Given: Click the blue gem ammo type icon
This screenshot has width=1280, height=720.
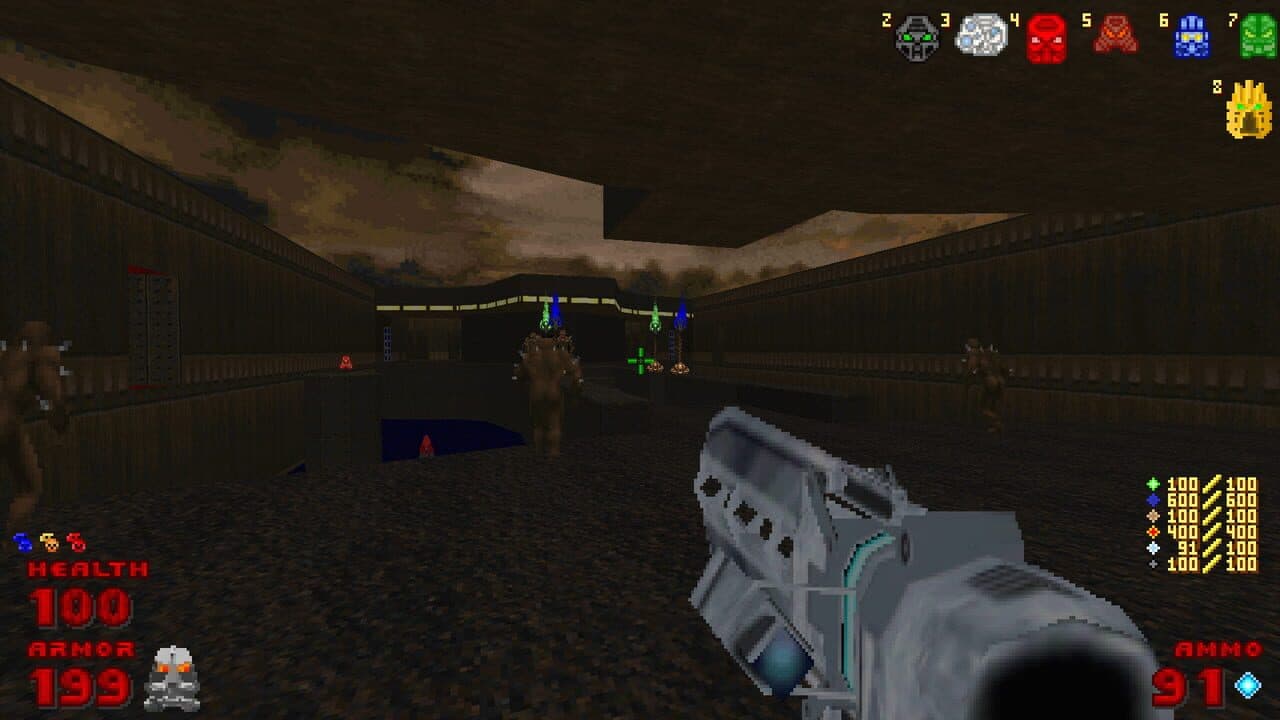Looking at the screenshot, I should pos(1155,502).
